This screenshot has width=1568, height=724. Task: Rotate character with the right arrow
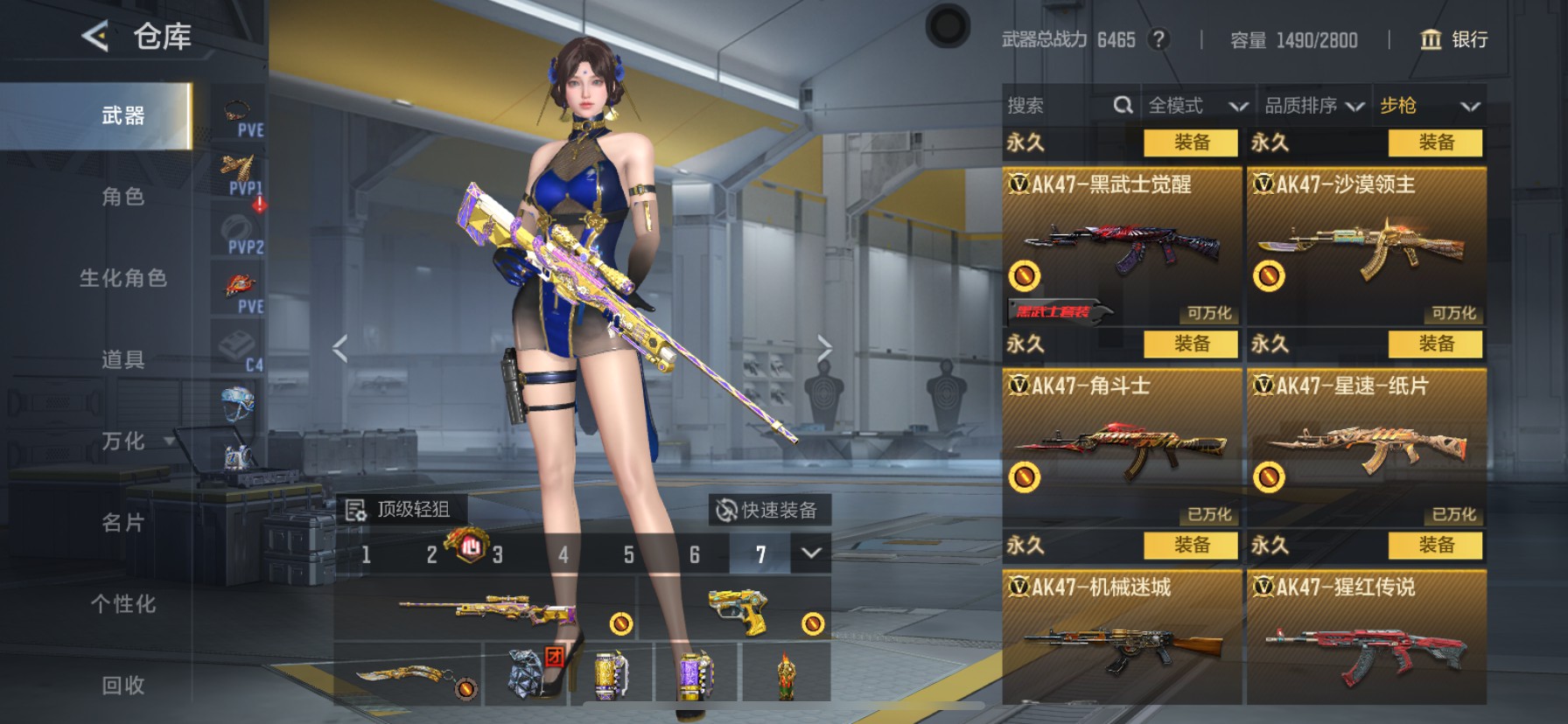coord(826,347)
